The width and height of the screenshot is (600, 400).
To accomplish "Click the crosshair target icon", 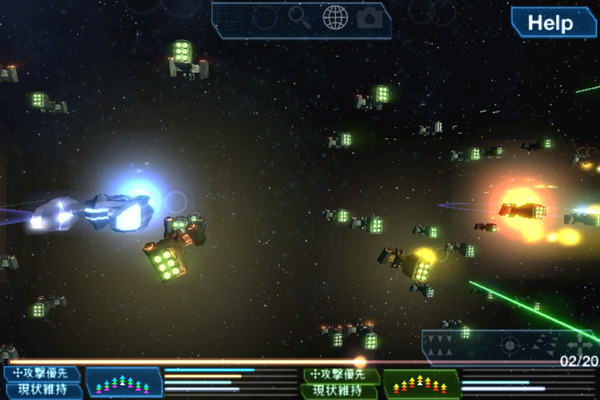I will 510,346.
